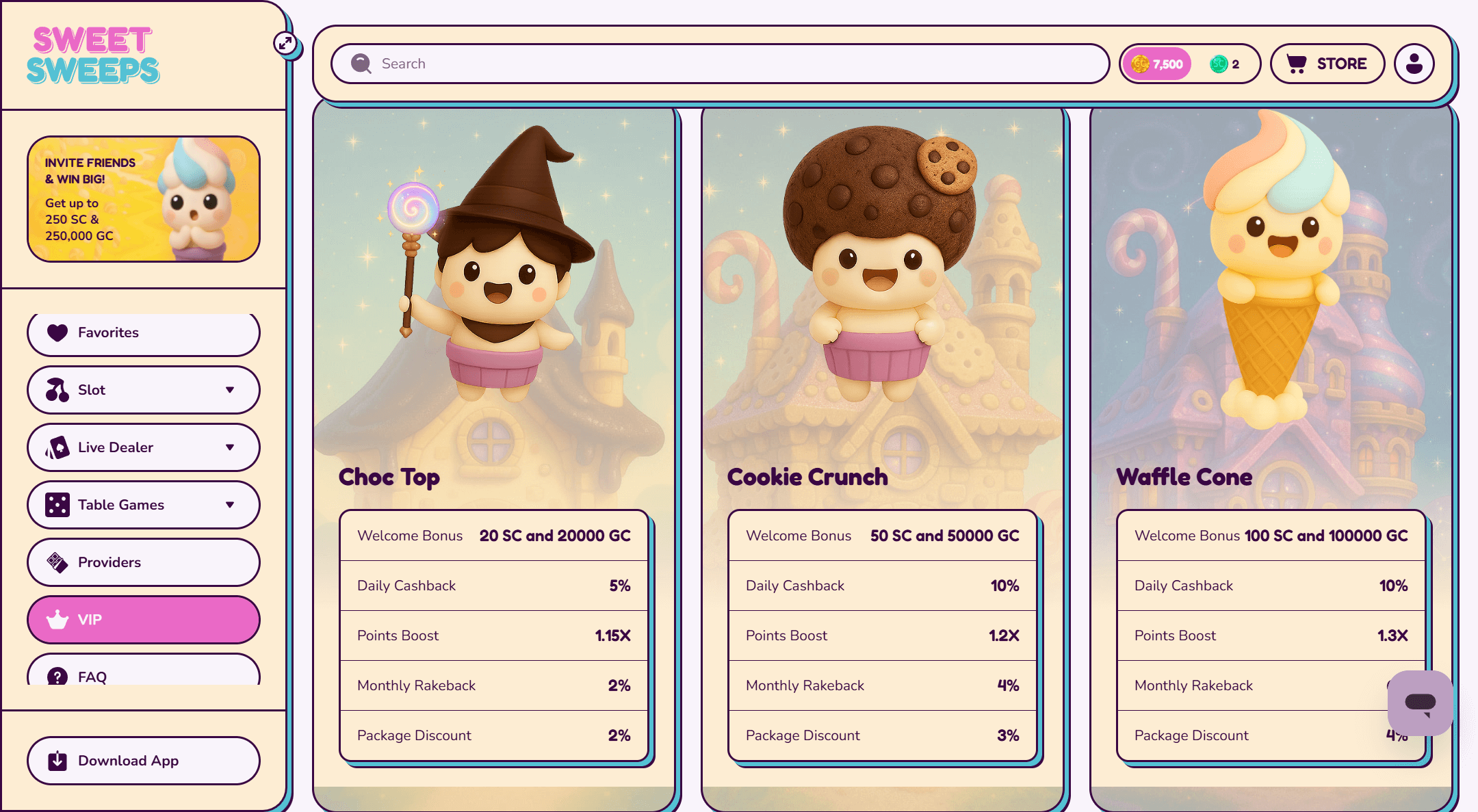Viewport: 1478px width, 812px height.
Task: Open the Providers page
Action: 144,562
